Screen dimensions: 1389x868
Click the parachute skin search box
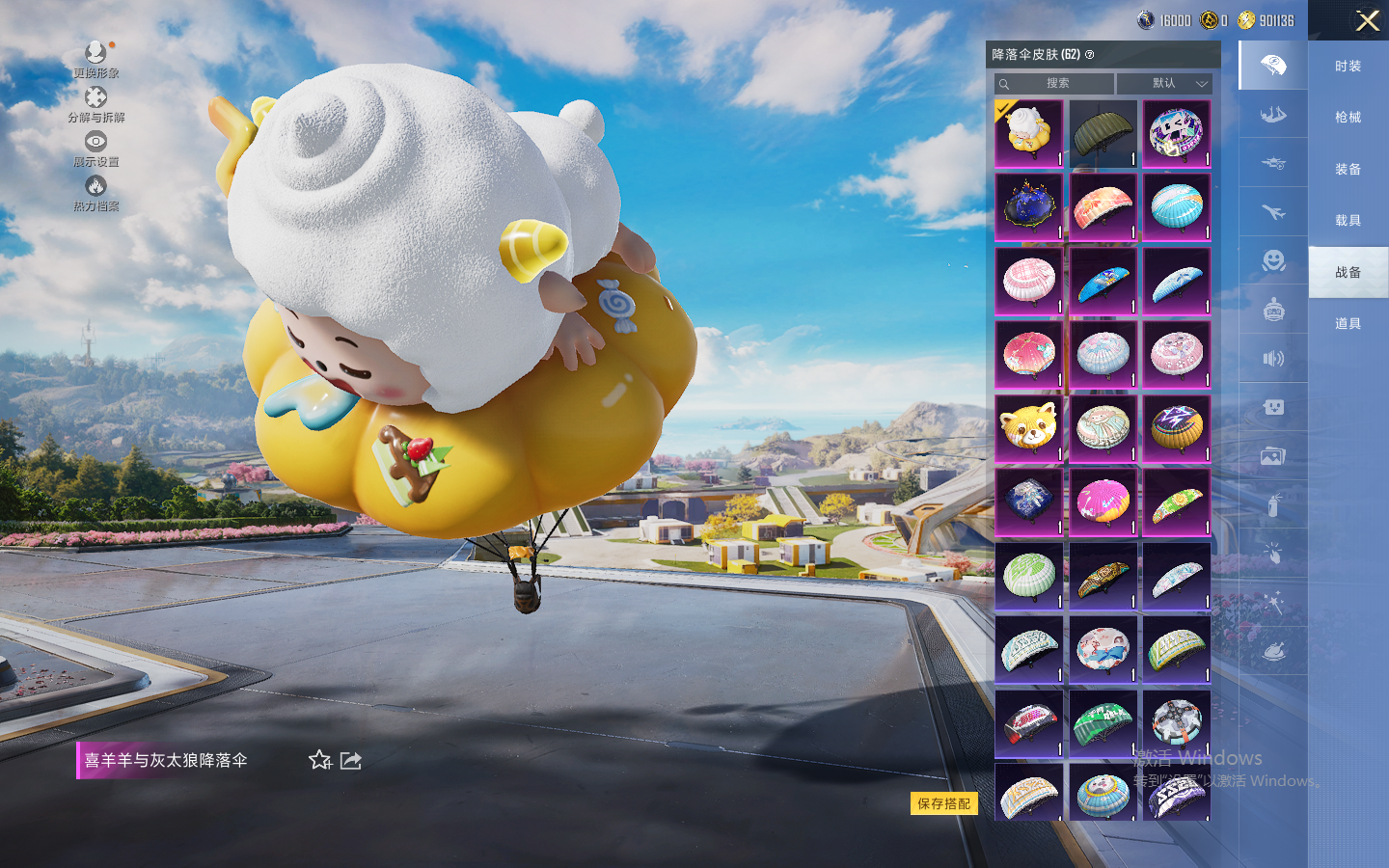pos(1056,84)
